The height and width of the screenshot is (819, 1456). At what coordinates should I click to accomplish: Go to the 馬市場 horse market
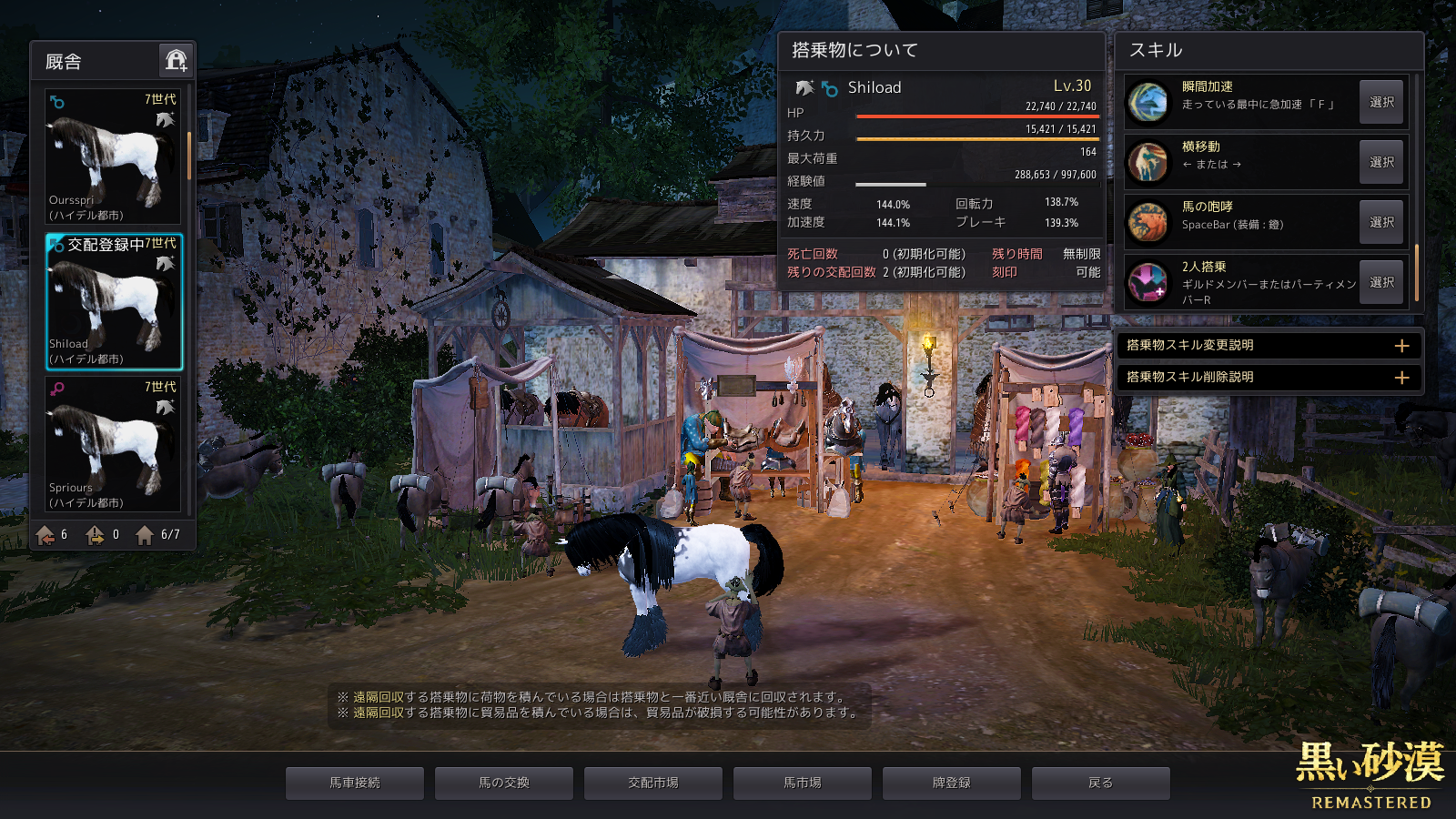[803, 783]
